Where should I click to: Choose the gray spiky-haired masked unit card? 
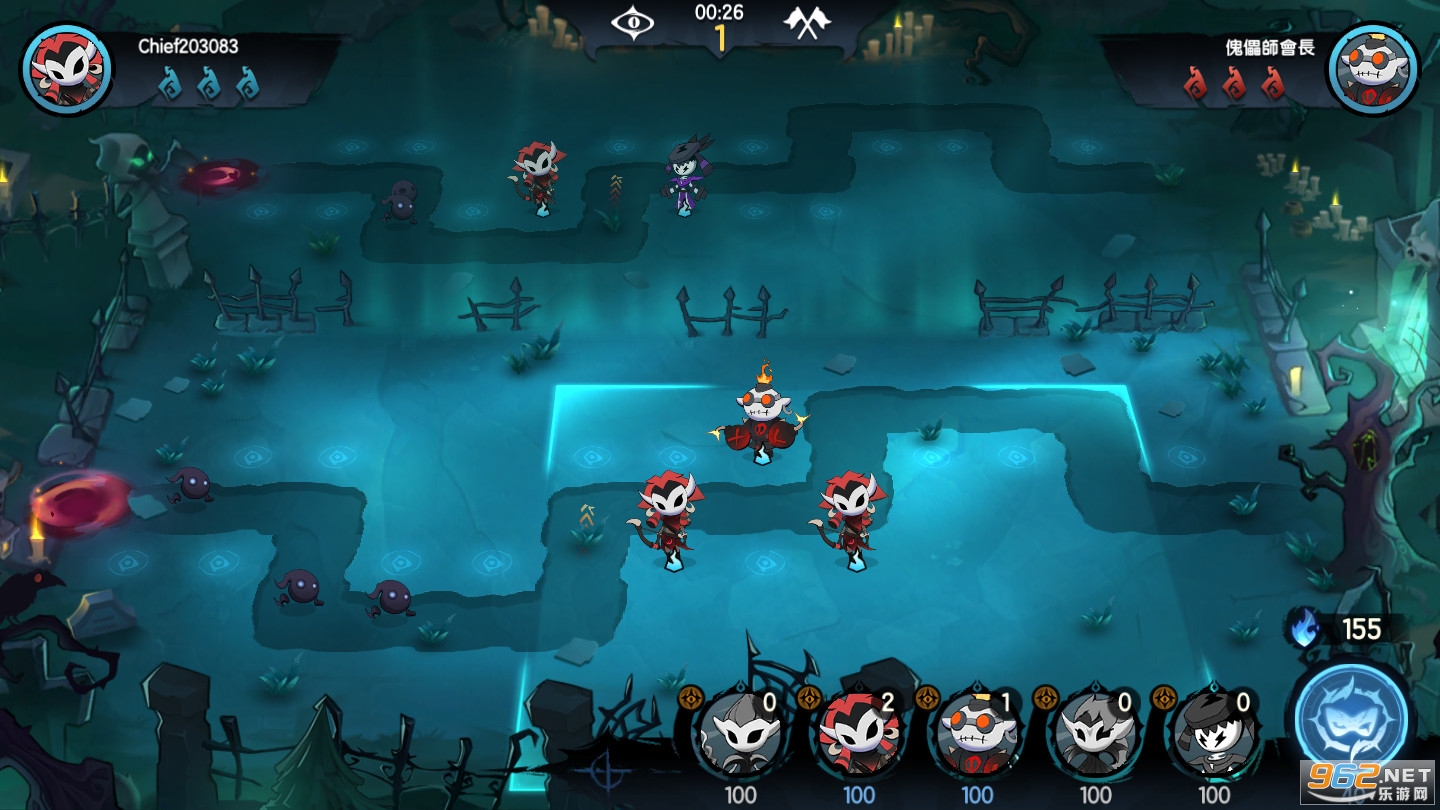tap(1095, 736)
